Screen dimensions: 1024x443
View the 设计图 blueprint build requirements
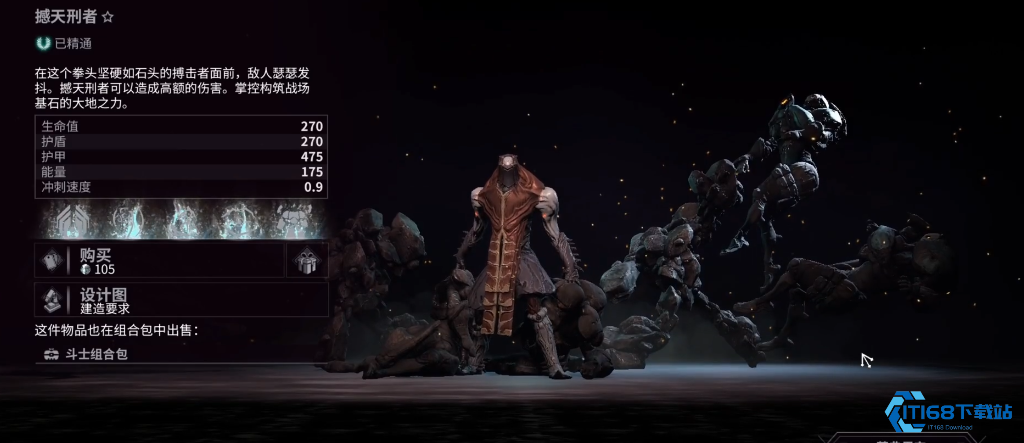click(x=180, y=299)
